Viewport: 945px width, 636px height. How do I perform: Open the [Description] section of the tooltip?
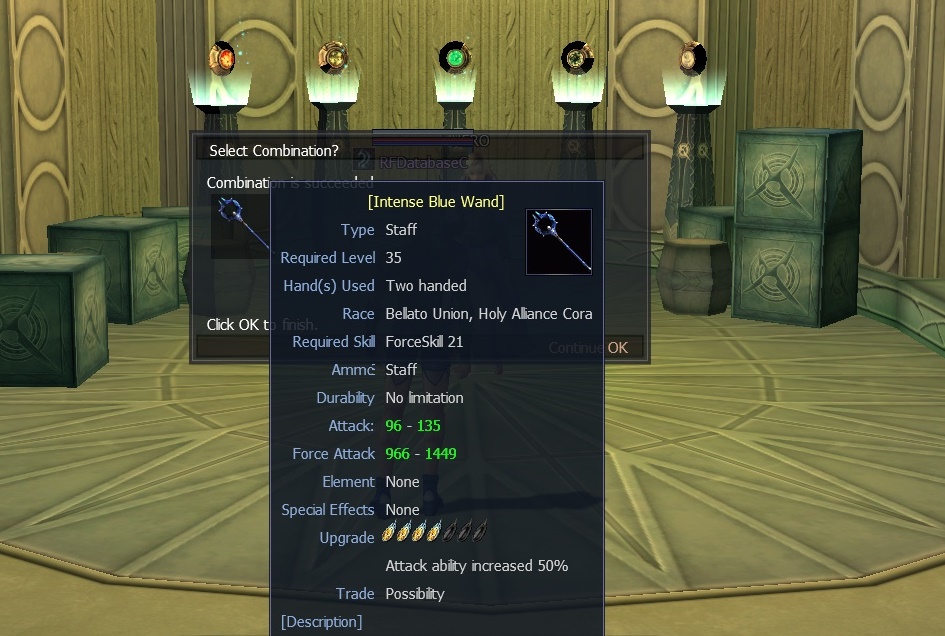click(321, 622)
